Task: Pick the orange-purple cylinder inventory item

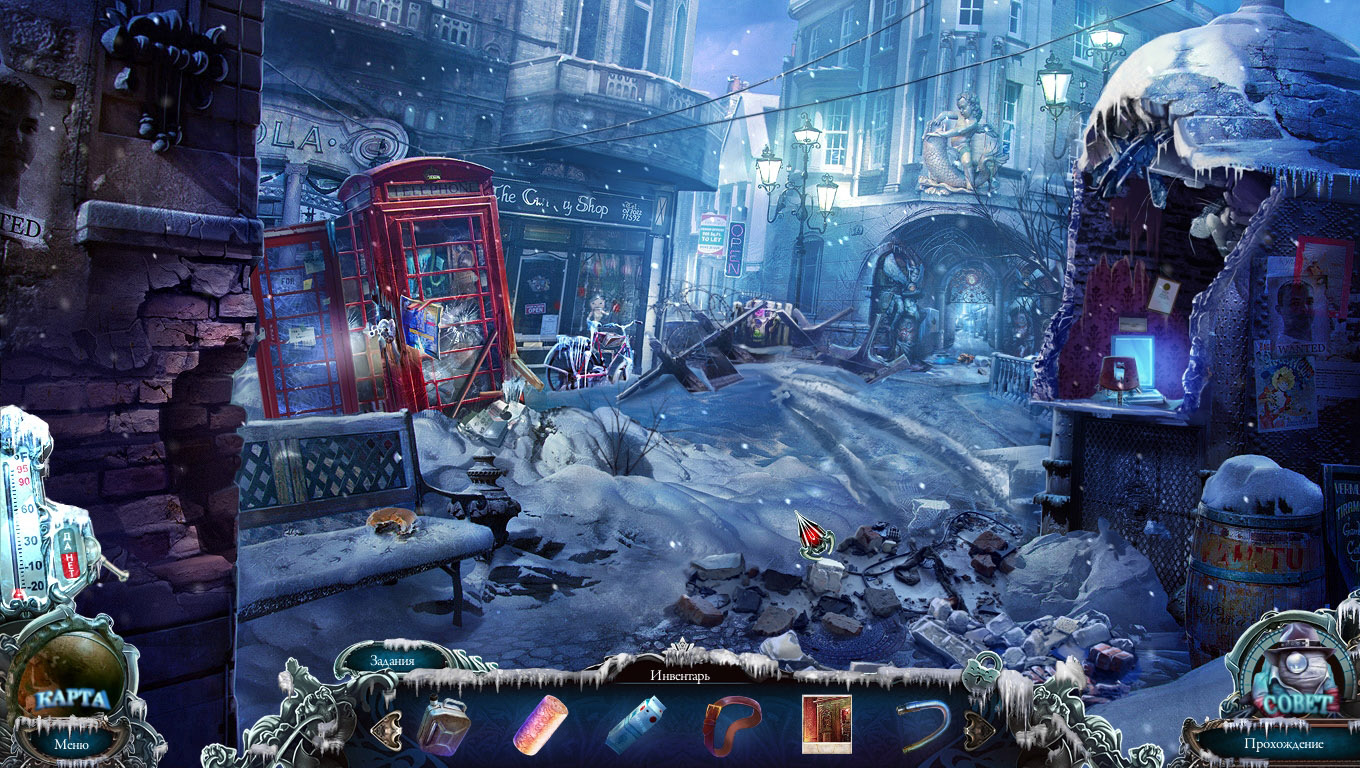Action: [540, 723]
